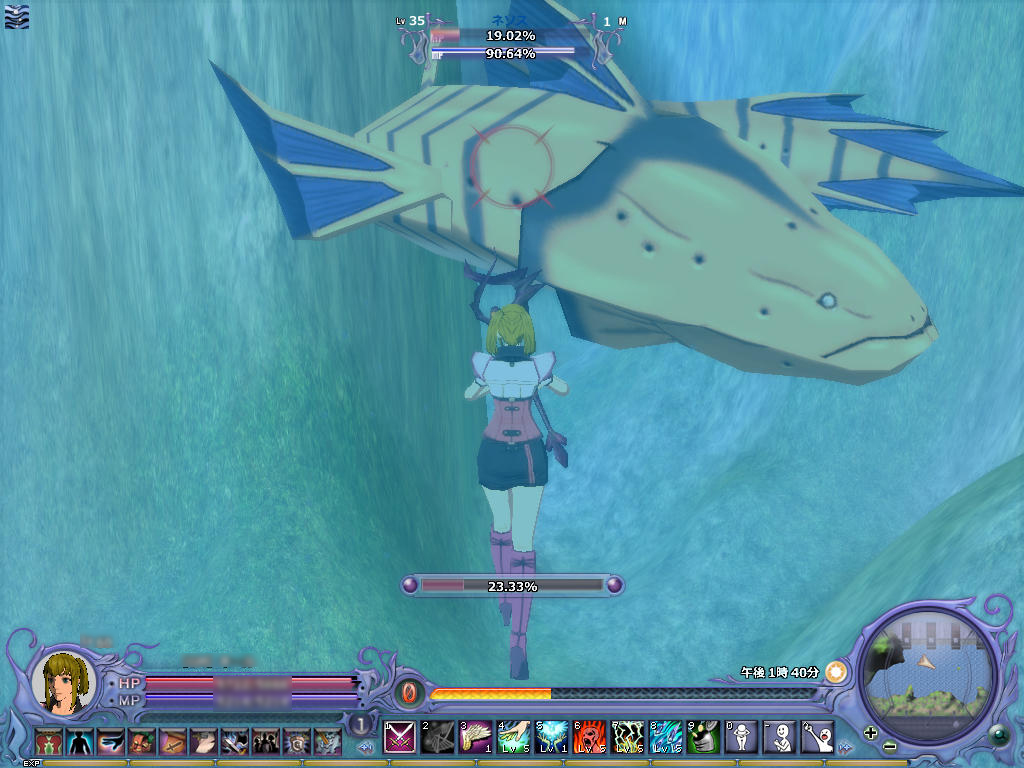The width and height of the screenshot is (1024, 768).
Task: Select the crossed swords attack skill slot
Action: click(x=400, y=738)
